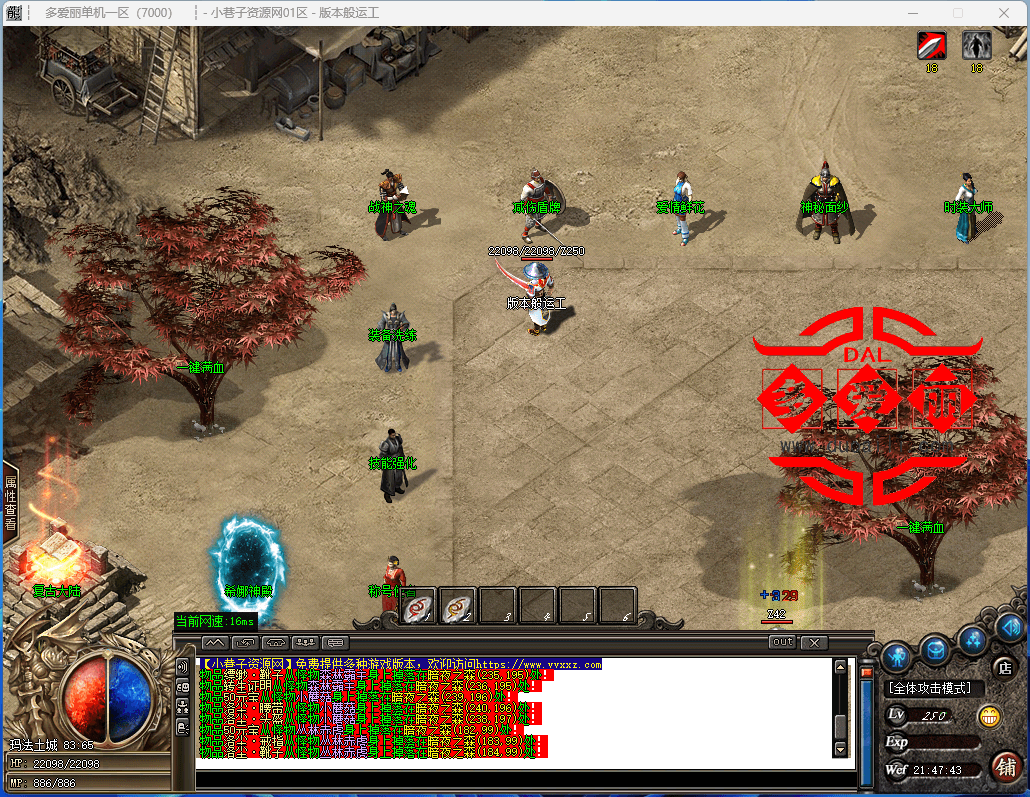Switch the 全体攻击模式 attack mode

pos(935,688)
